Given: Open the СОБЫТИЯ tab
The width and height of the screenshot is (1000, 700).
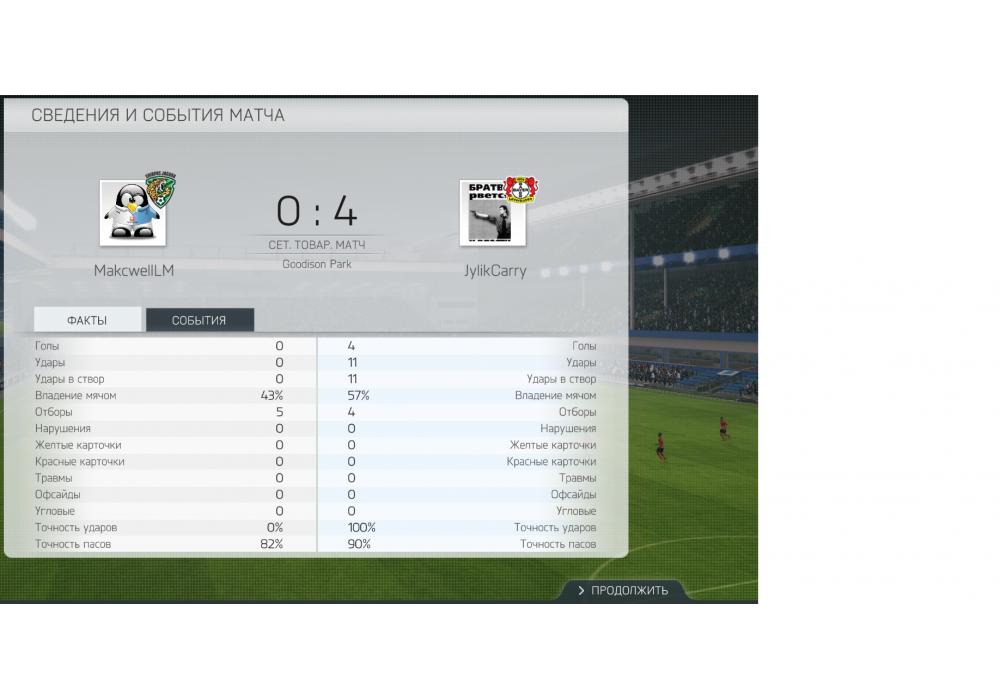Looking at the screenshot, I should pos(199,320).
